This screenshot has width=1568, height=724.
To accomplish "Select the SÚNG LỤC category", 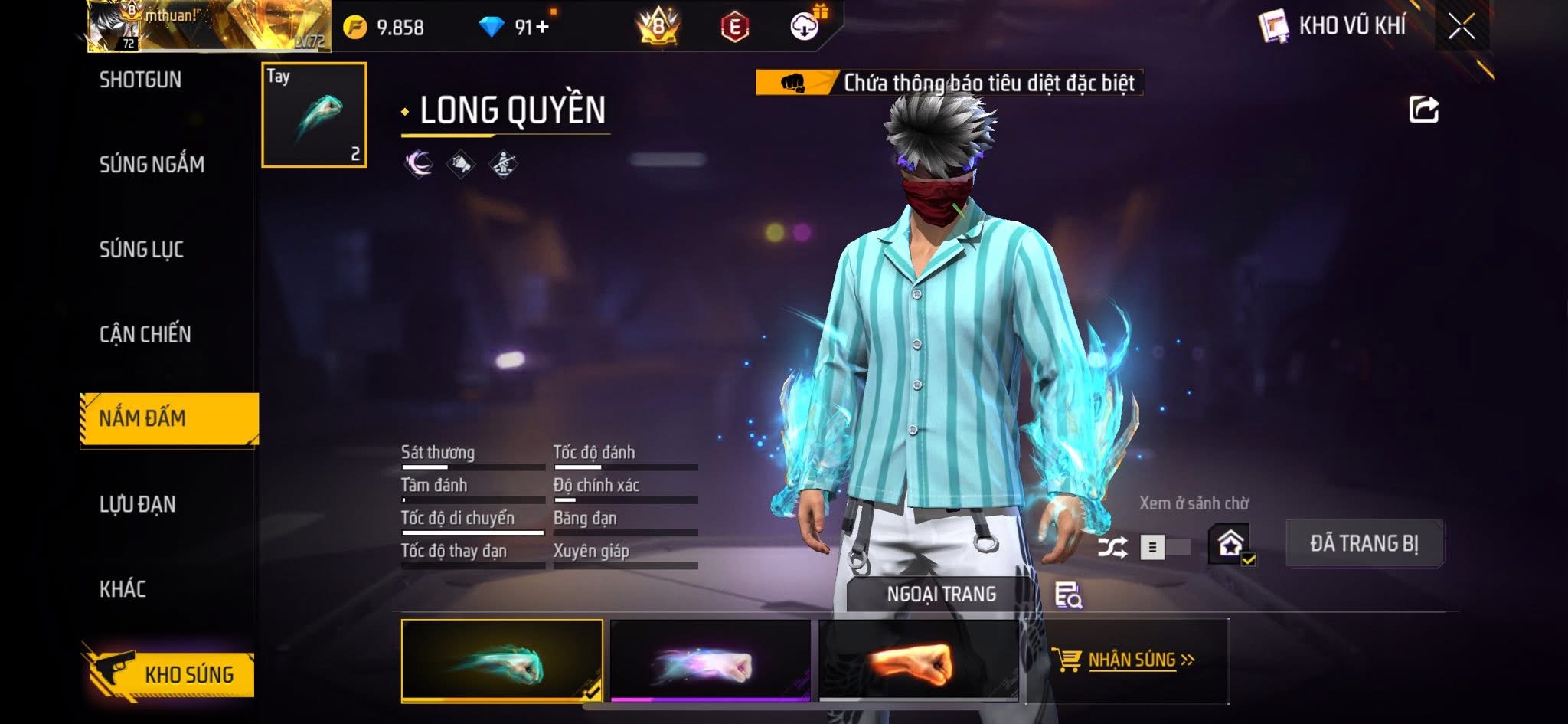I will (142, 249).
